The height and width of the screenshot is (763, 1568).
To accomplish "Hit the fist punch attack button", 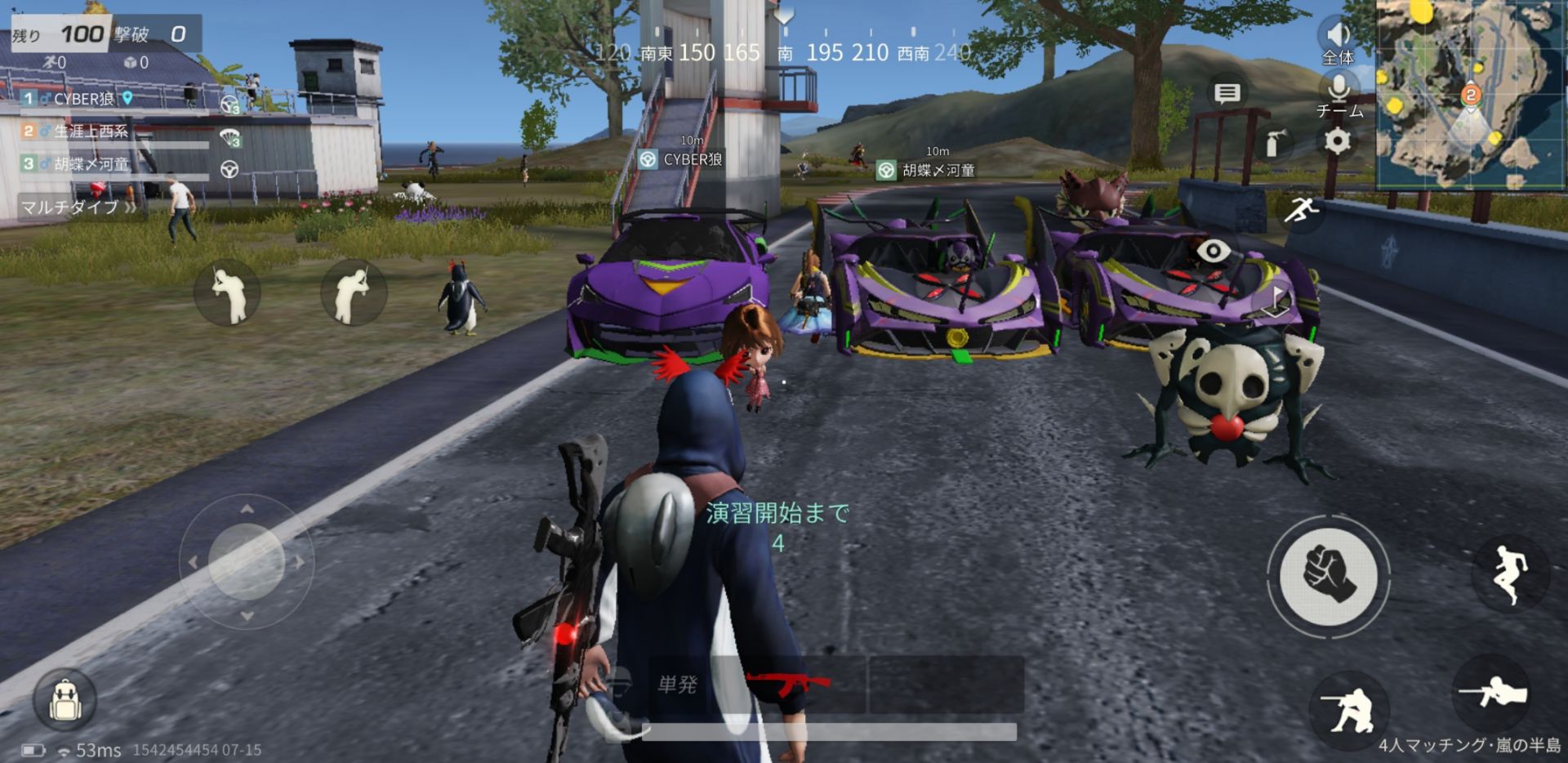I will (x=1329, y=575).
